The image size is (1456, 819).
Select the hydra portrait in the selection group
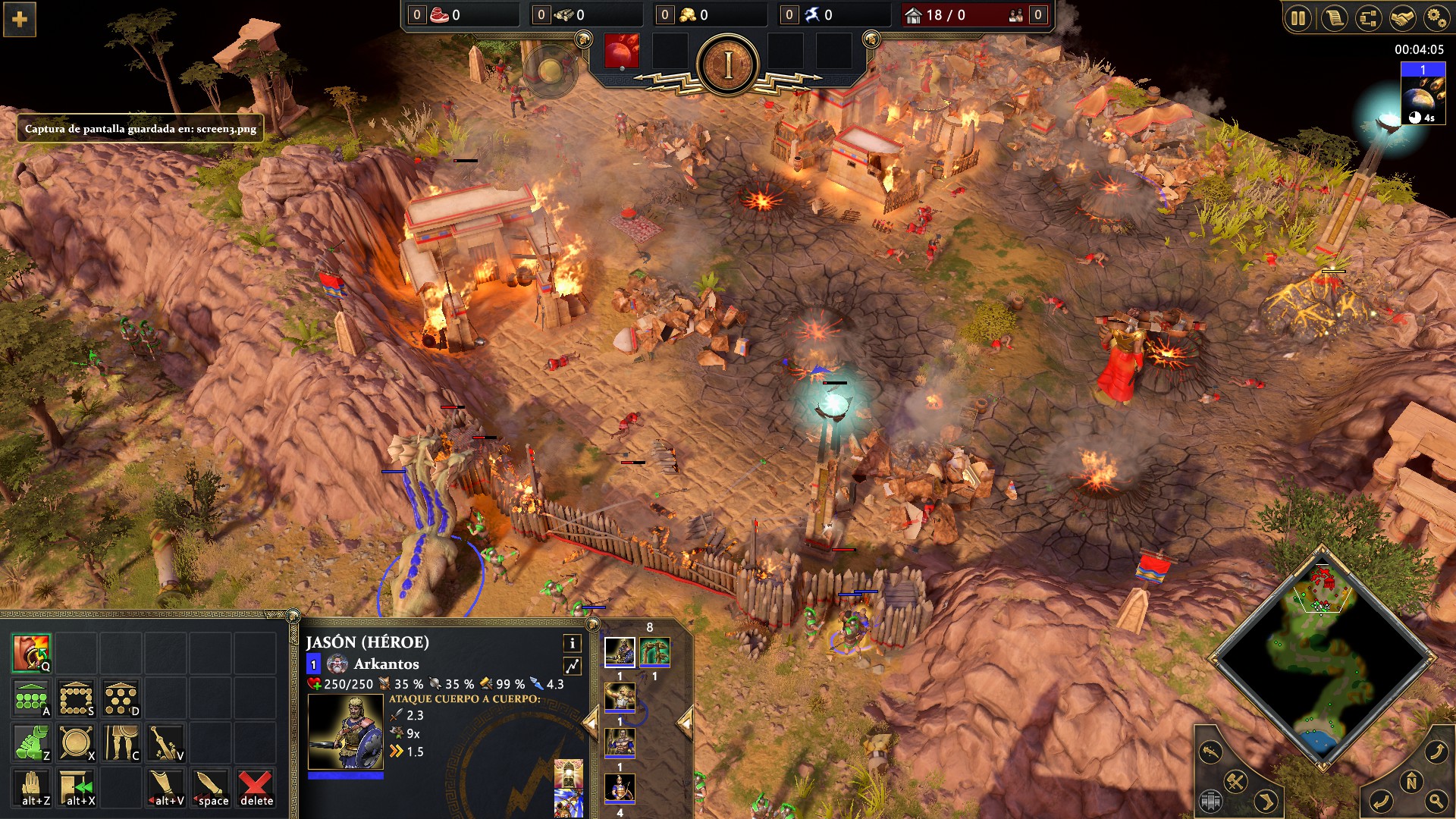(x=654, y=652)
